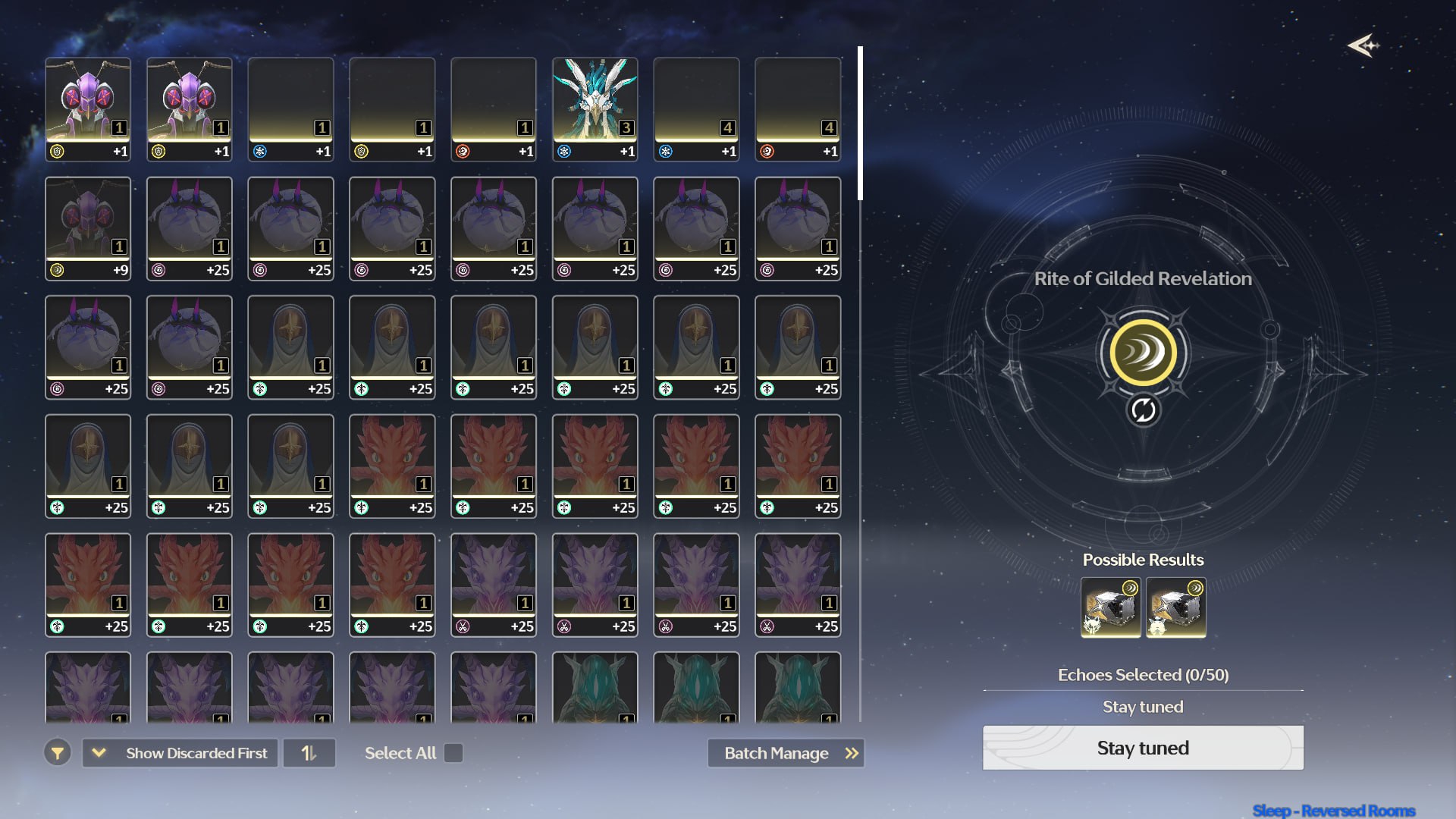Go back with the arrow icon
The width and height of the screenshot is (1456, 819).
pos(1363,45)
